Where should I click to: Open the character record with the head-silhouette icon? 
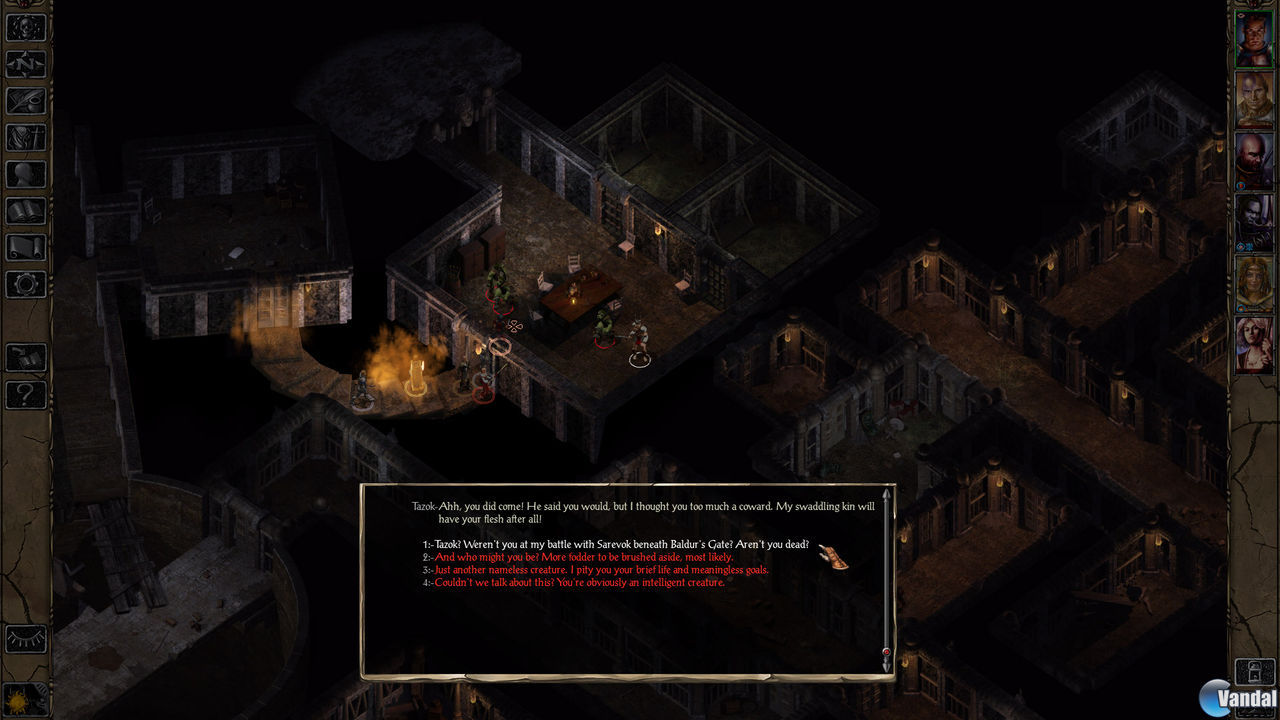26,174
